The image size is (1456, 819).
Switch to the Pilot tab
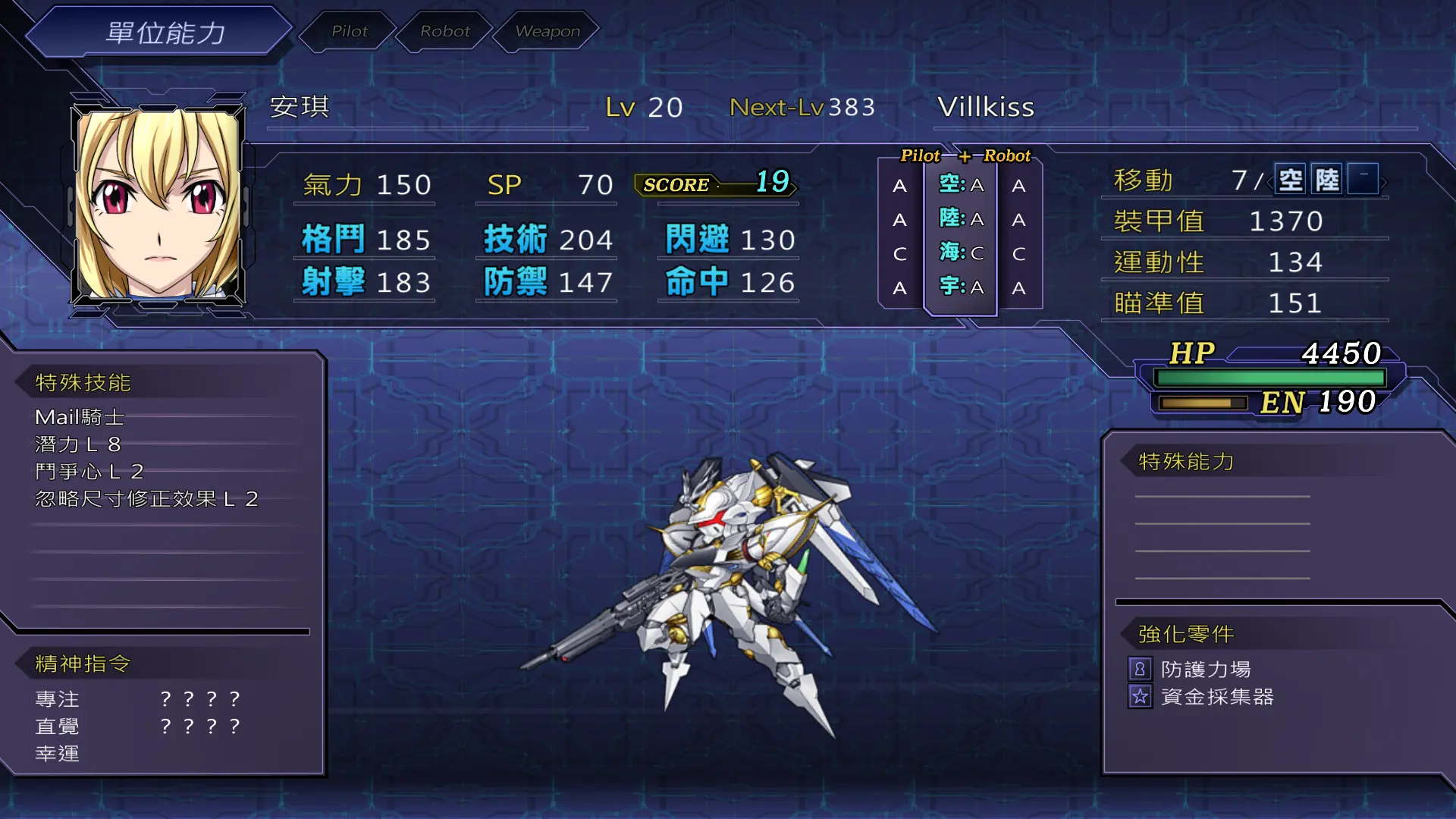coord(349,31)
